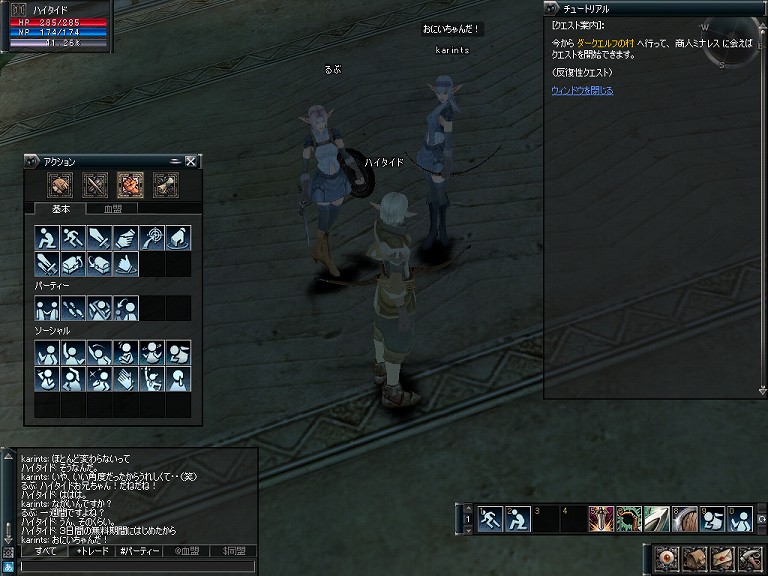This screenshot has height=576, width=768.
Task: Activate the running figure in hotbar slot 1
Action: click(490, 518)
